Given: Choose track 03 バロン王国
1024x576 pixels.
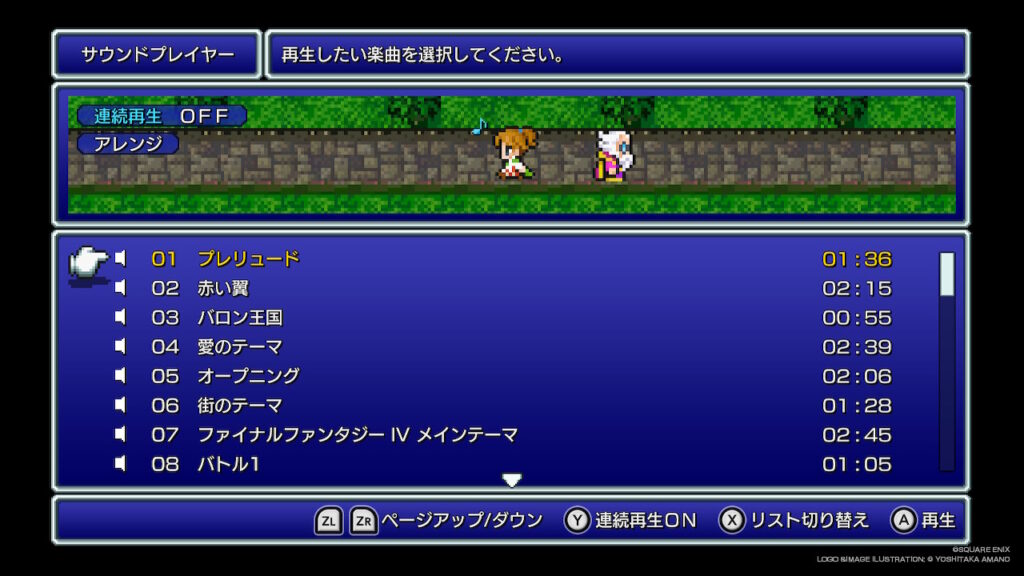Looking at the screenshot, I should 240,318.
